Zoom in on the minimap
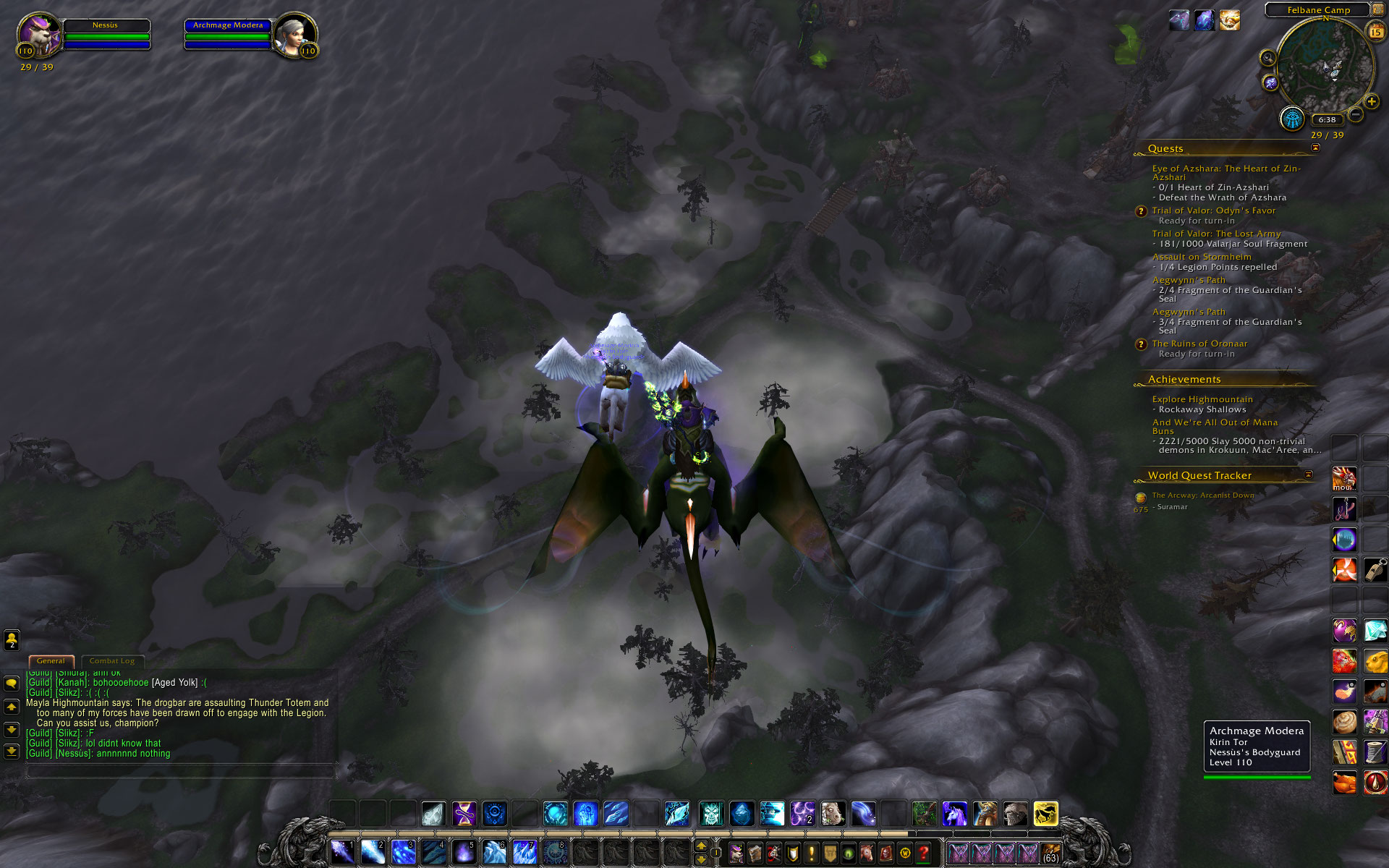This screenshot has height=868, width=1389. pos(1372,102)
